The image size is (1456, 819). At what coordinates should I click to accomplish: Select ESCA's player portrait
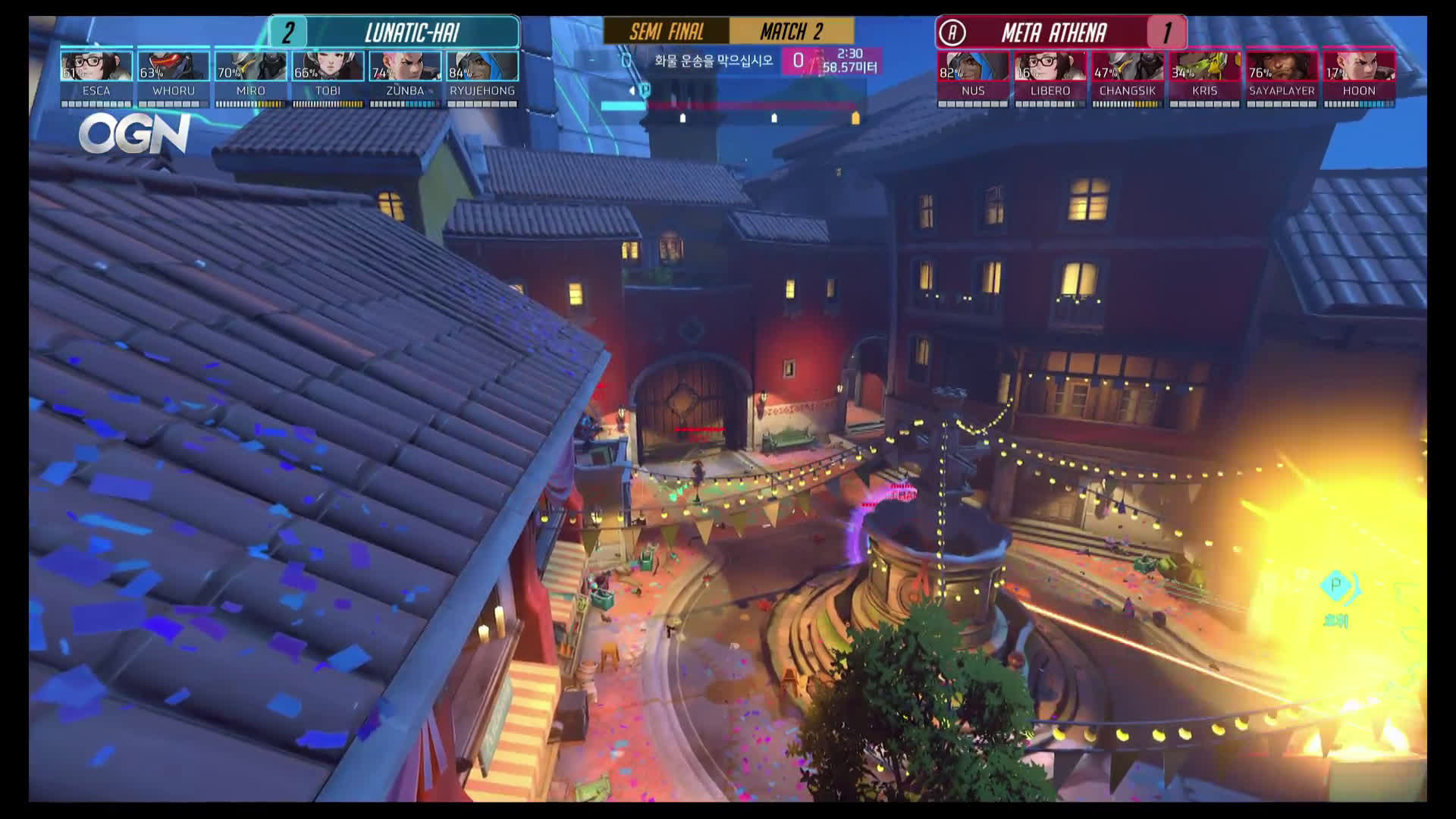[x=97, y=67]
